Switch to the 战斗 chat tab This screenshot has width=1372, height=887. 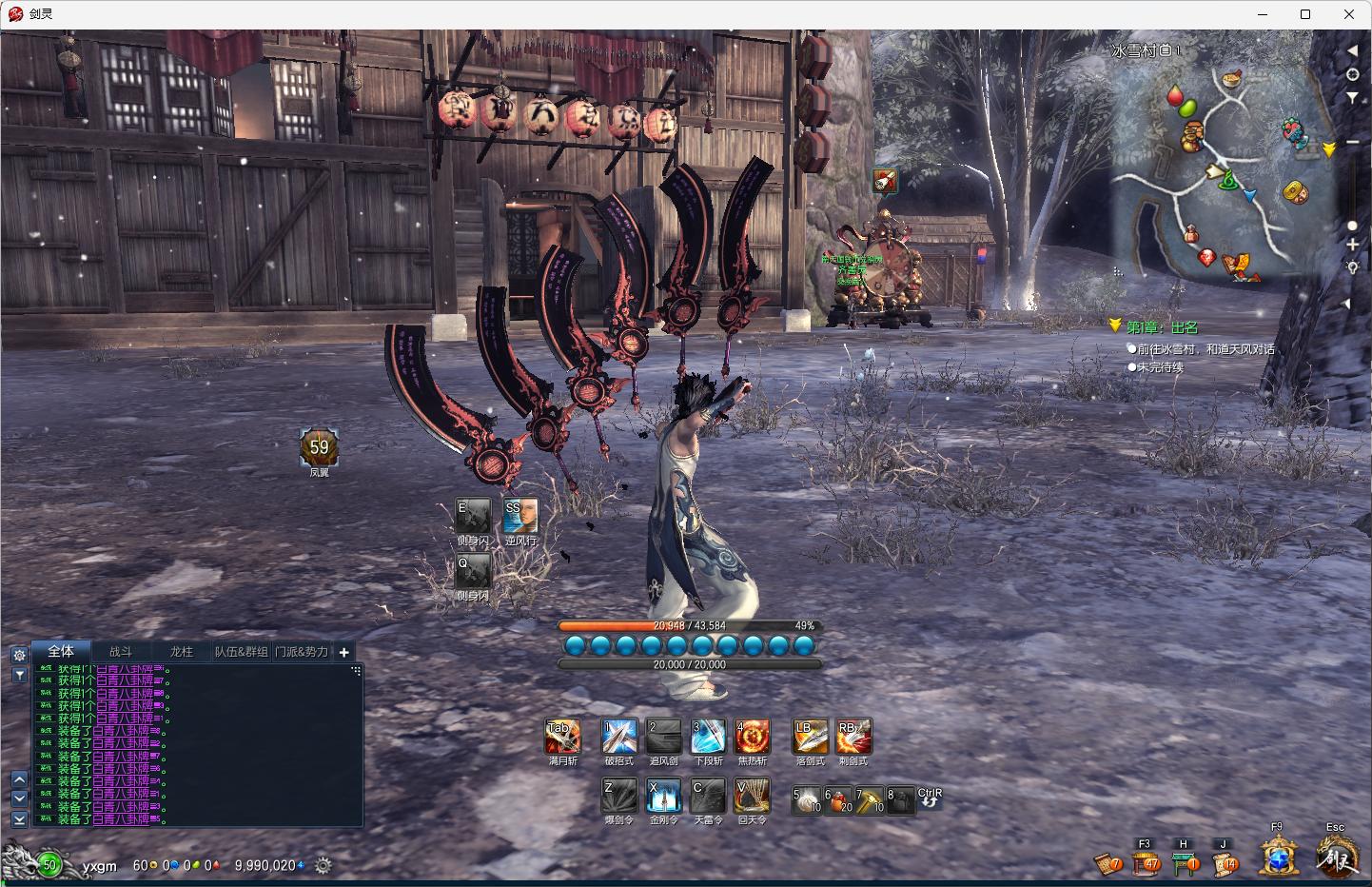pos(121,652)
